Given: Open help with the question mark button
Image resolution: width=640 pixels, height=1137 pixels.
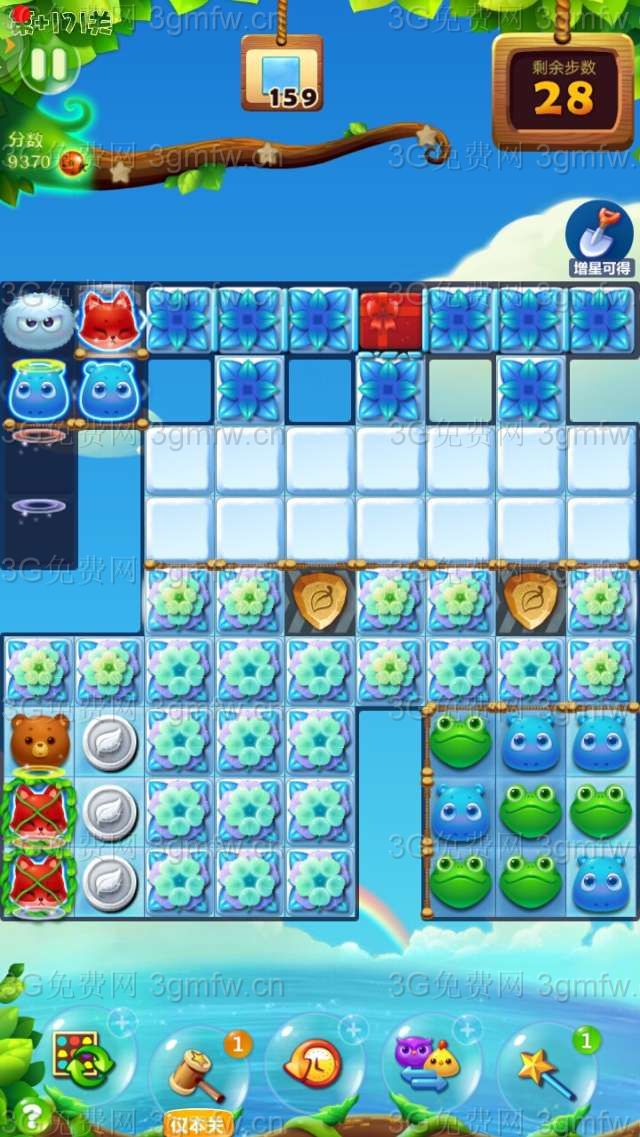Looking at the screenshot, I should tap(31, 1115).
